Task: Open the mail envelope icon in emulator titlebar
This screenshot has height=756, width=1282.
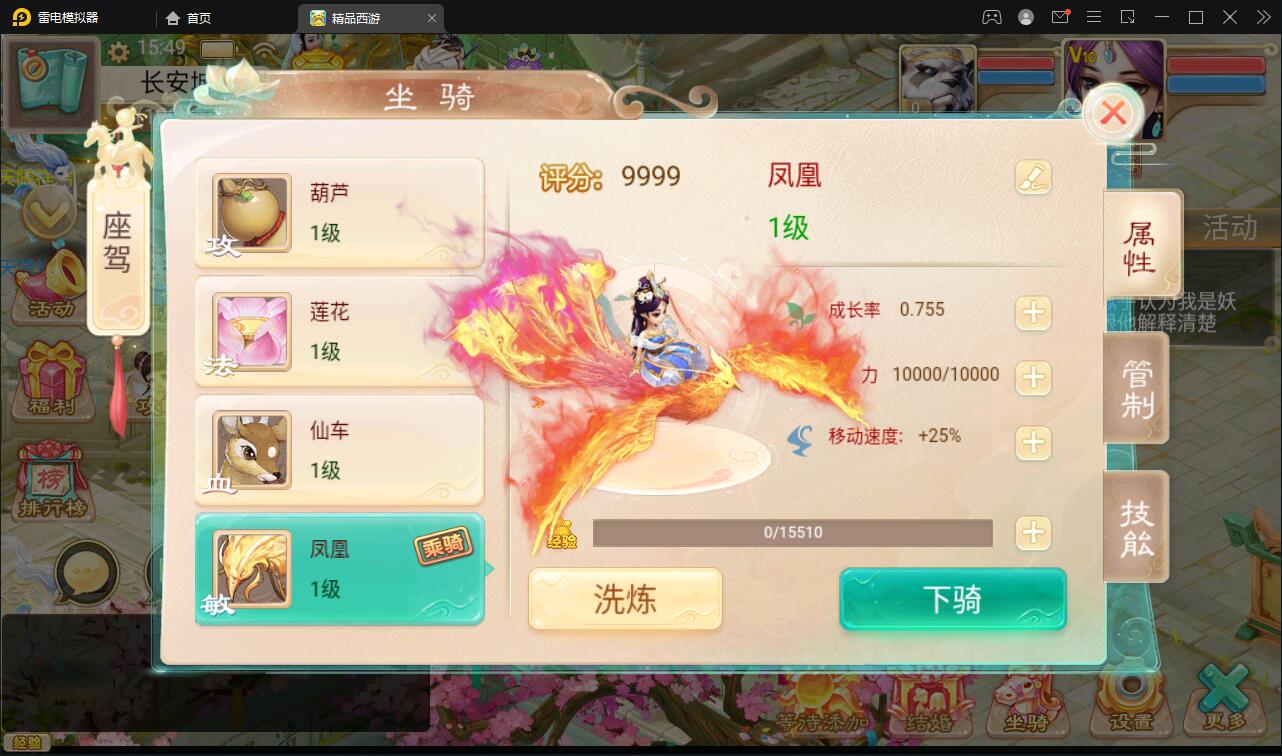Action: pyautogui.click(x=1062, y=17)
